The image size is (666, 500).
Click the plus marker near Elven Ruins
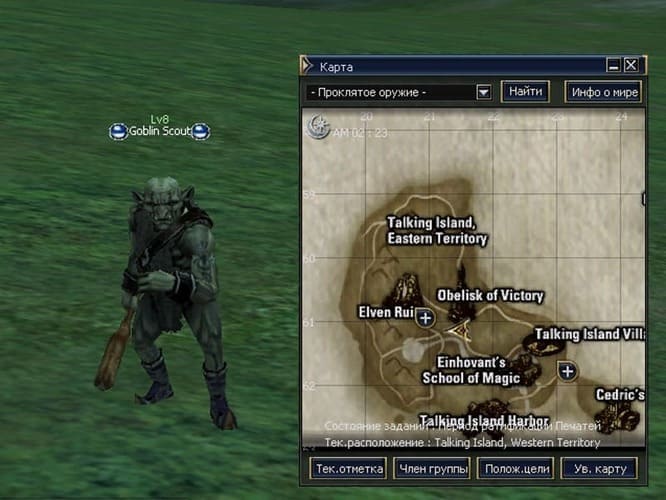pos(425,318)
